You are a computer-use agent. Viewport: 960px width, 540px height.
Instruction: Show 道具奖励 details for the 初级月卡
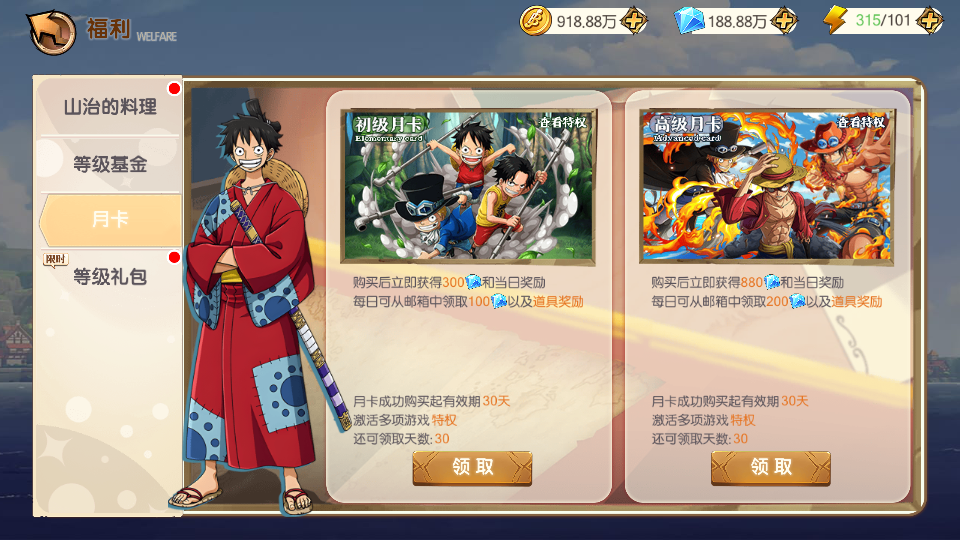pos(558,301)
